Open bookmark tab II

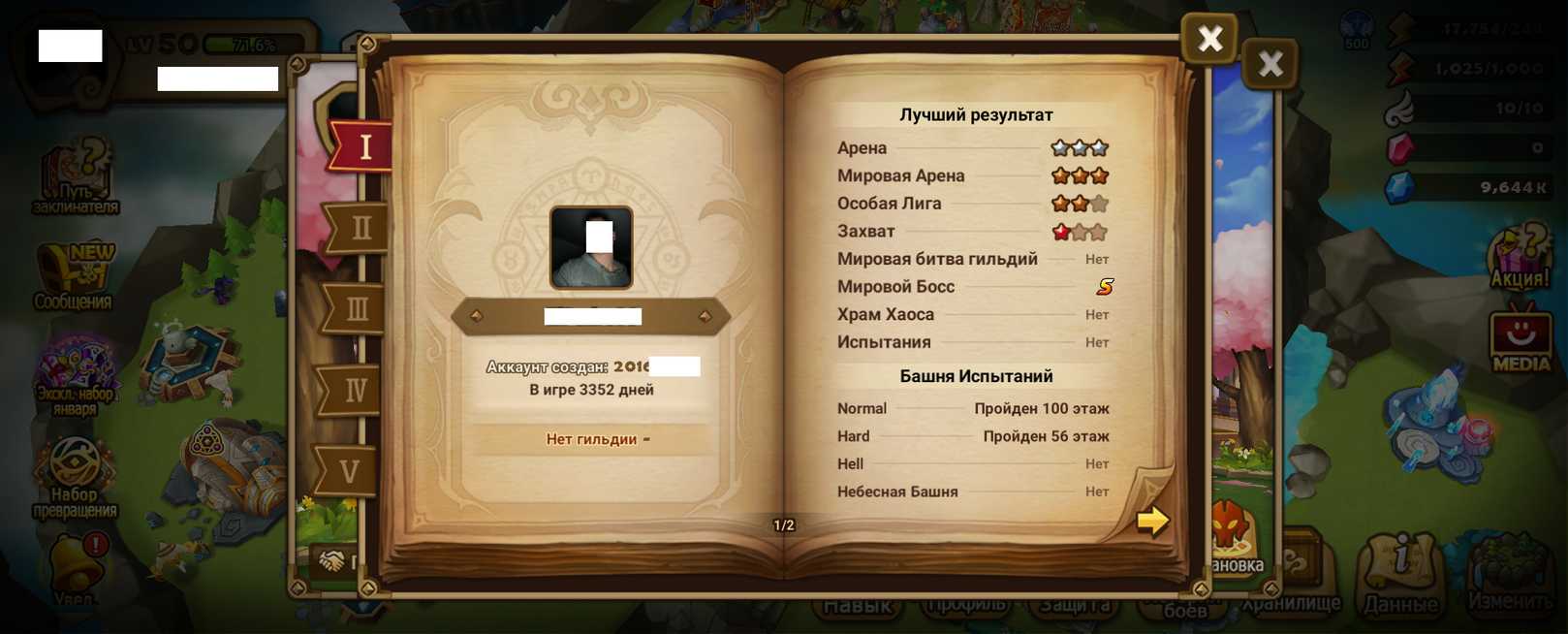pos(358,228)
